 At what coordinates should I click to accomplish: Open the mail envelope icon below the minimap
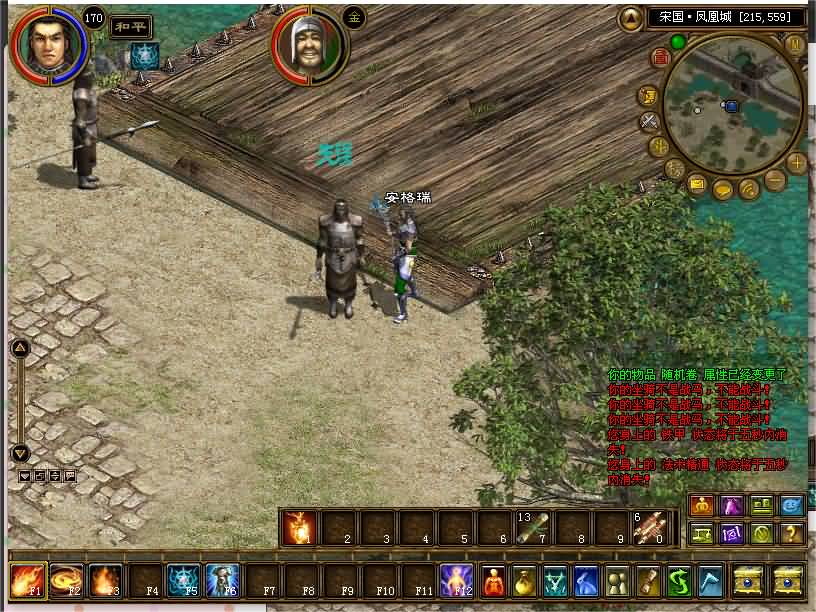[697, 183]
